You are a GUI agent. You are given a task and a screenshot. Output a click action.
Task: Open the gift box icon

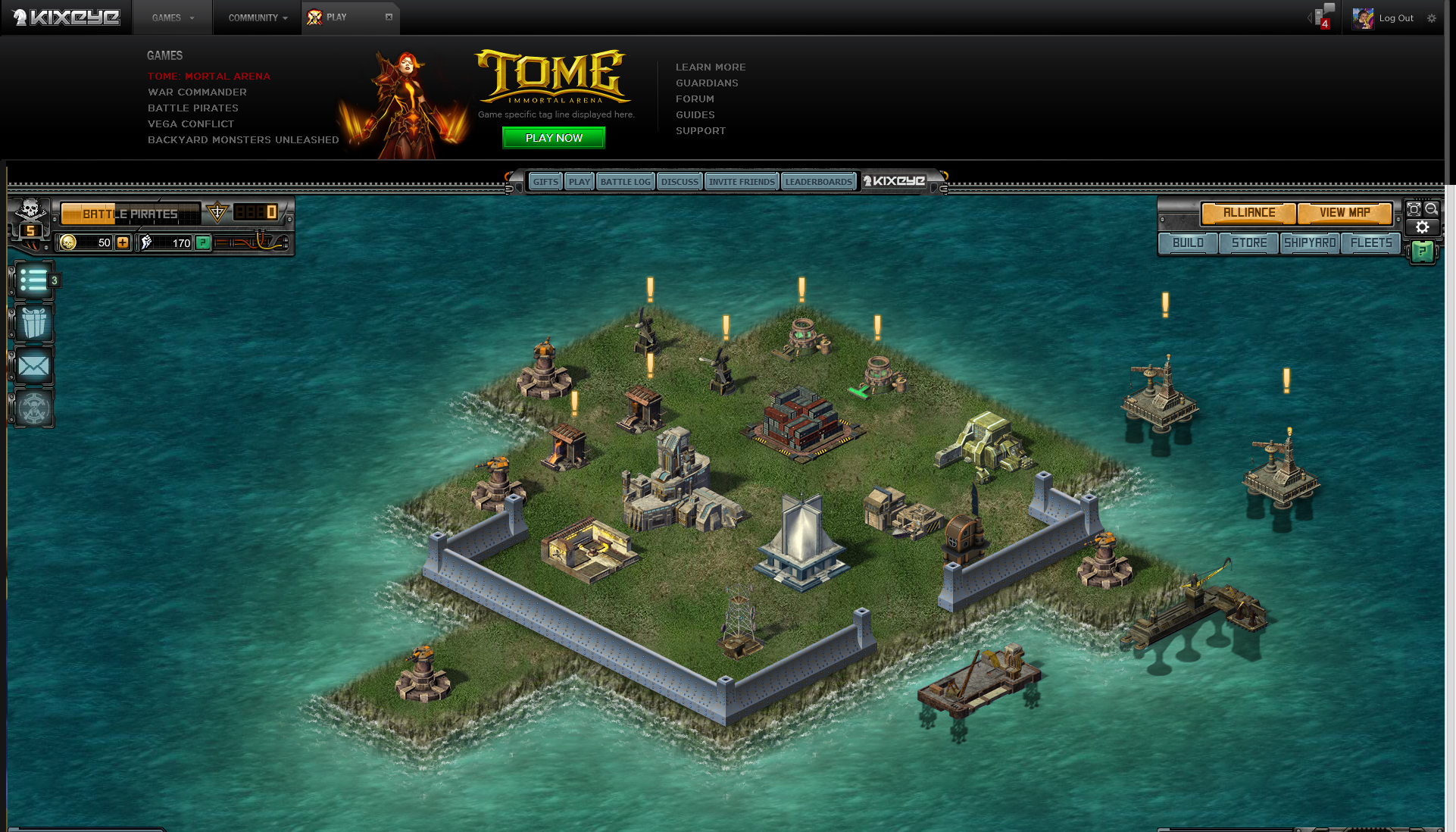coord(33,324)
